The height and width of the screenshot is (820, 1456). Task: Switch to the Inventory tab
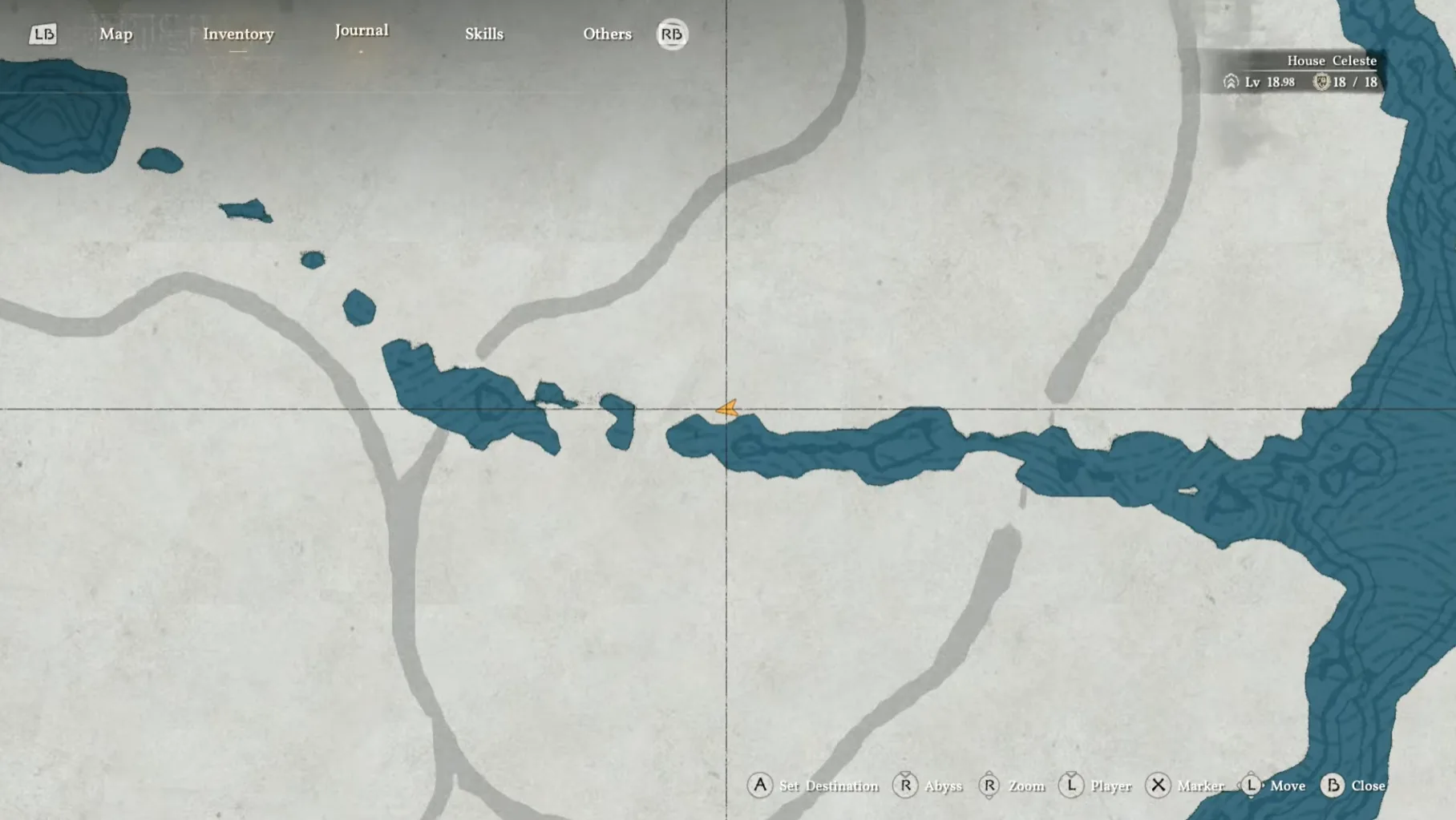[238, 34]
